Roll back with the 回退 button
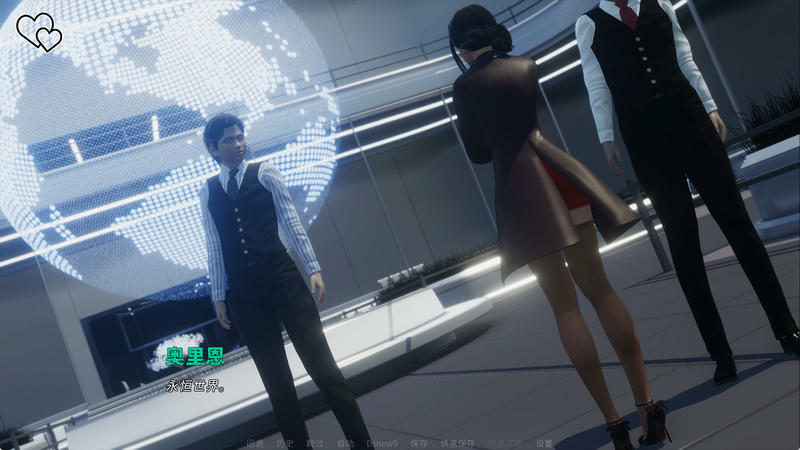Screen dimensions: 800x450 [x=255, y=443]
